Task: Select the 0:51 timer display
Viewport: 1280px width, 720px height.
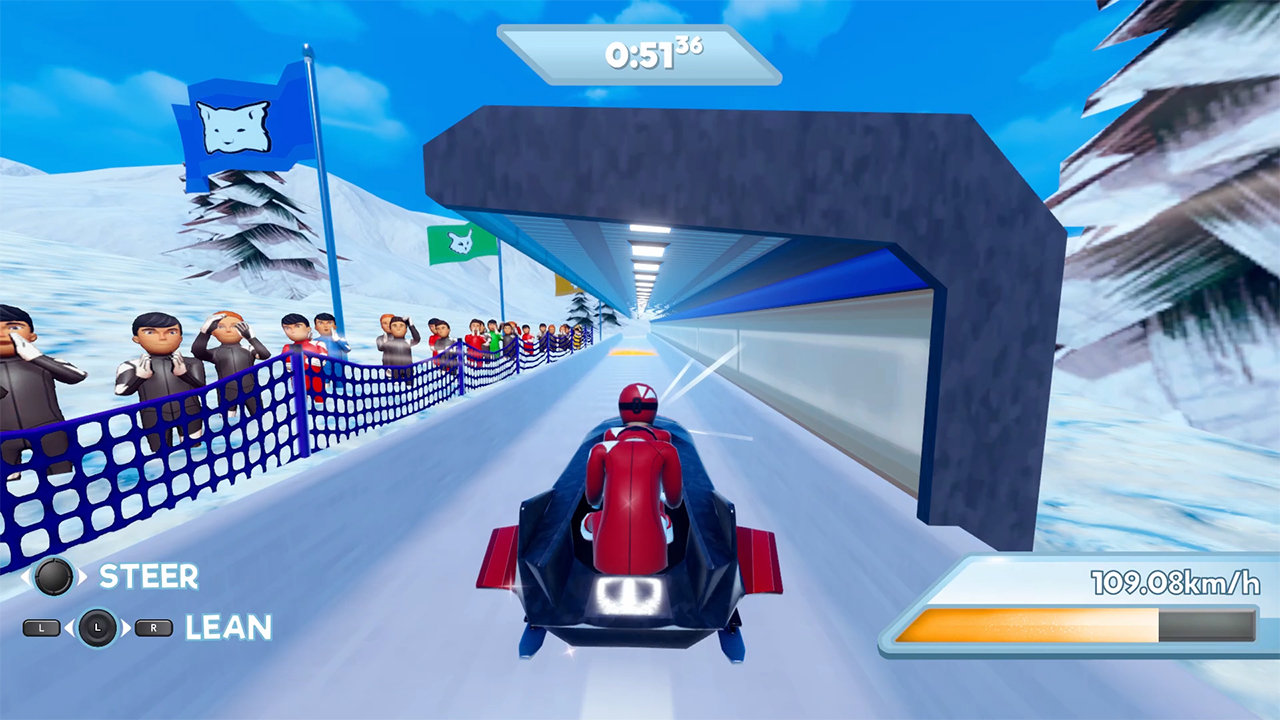Action: coord(640,56)
